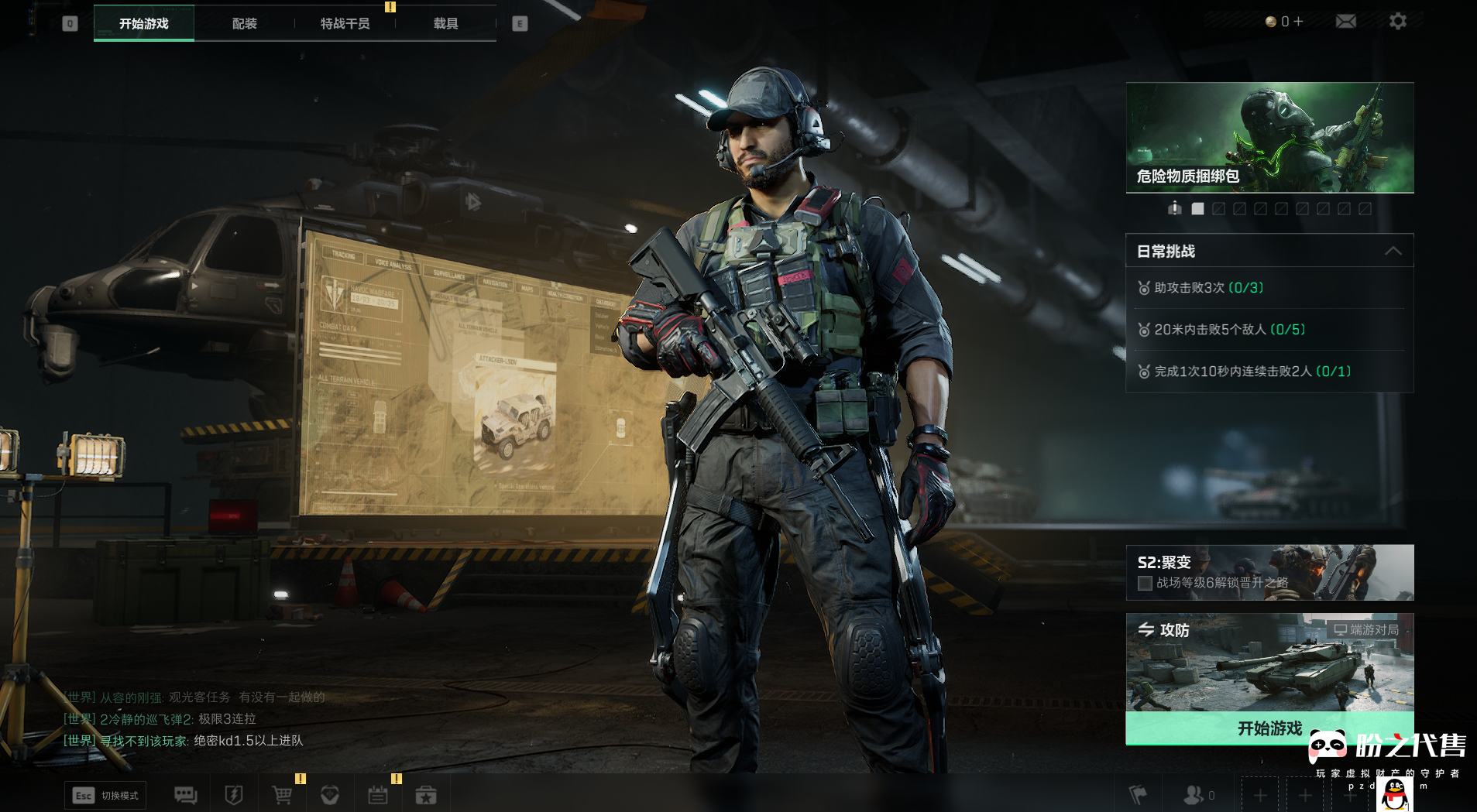Screen dimensions: 1477x812
Task: Open the settings gear icon
Action: coord(1398,22)
